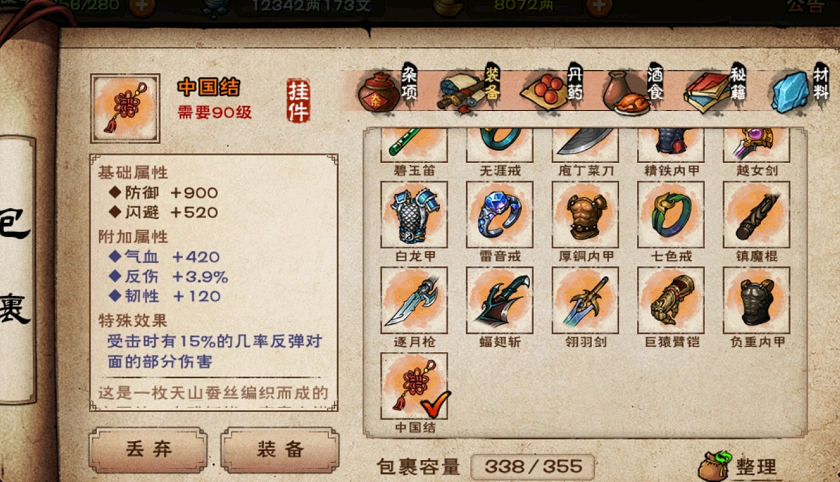Equip the item with 装备 button
The height and width of the screenshot is (482, 840).
[x=280, y=450]
